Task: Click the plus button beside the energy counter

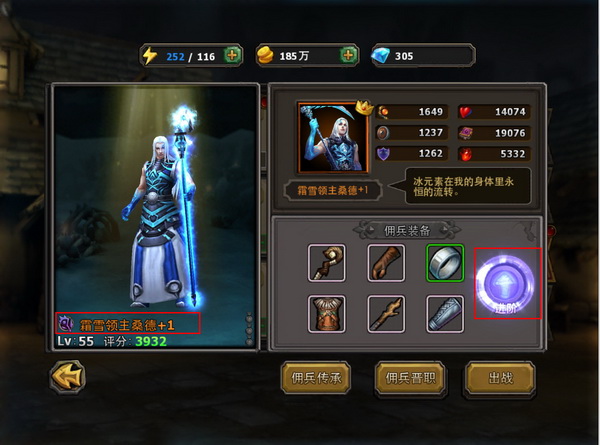Action: coord(233,55)
